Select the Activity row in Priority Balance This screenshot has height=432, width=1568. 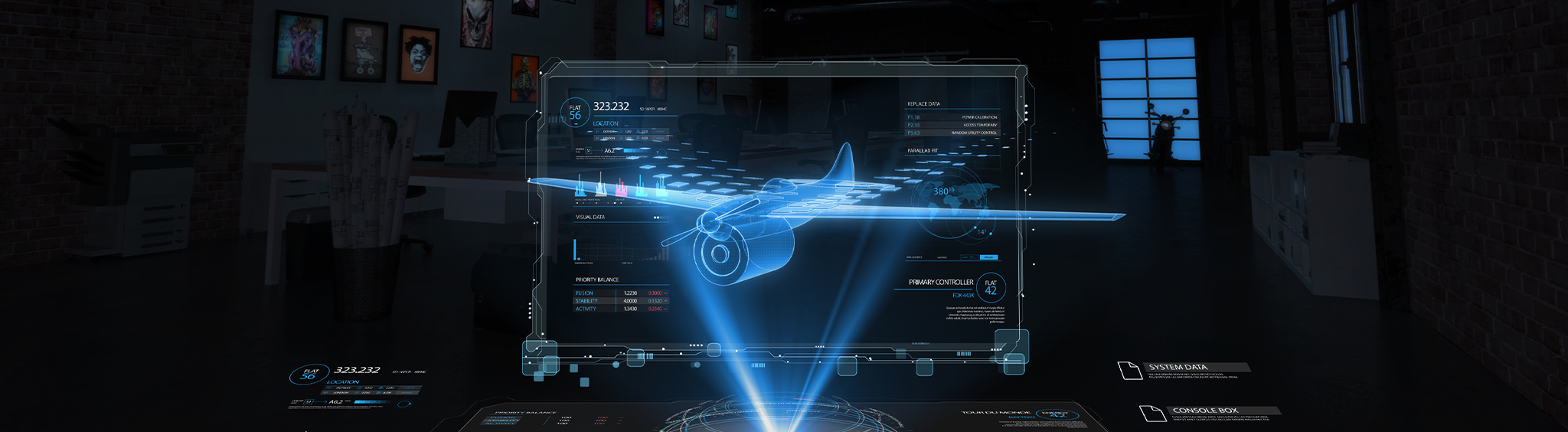tap(620, 309)
